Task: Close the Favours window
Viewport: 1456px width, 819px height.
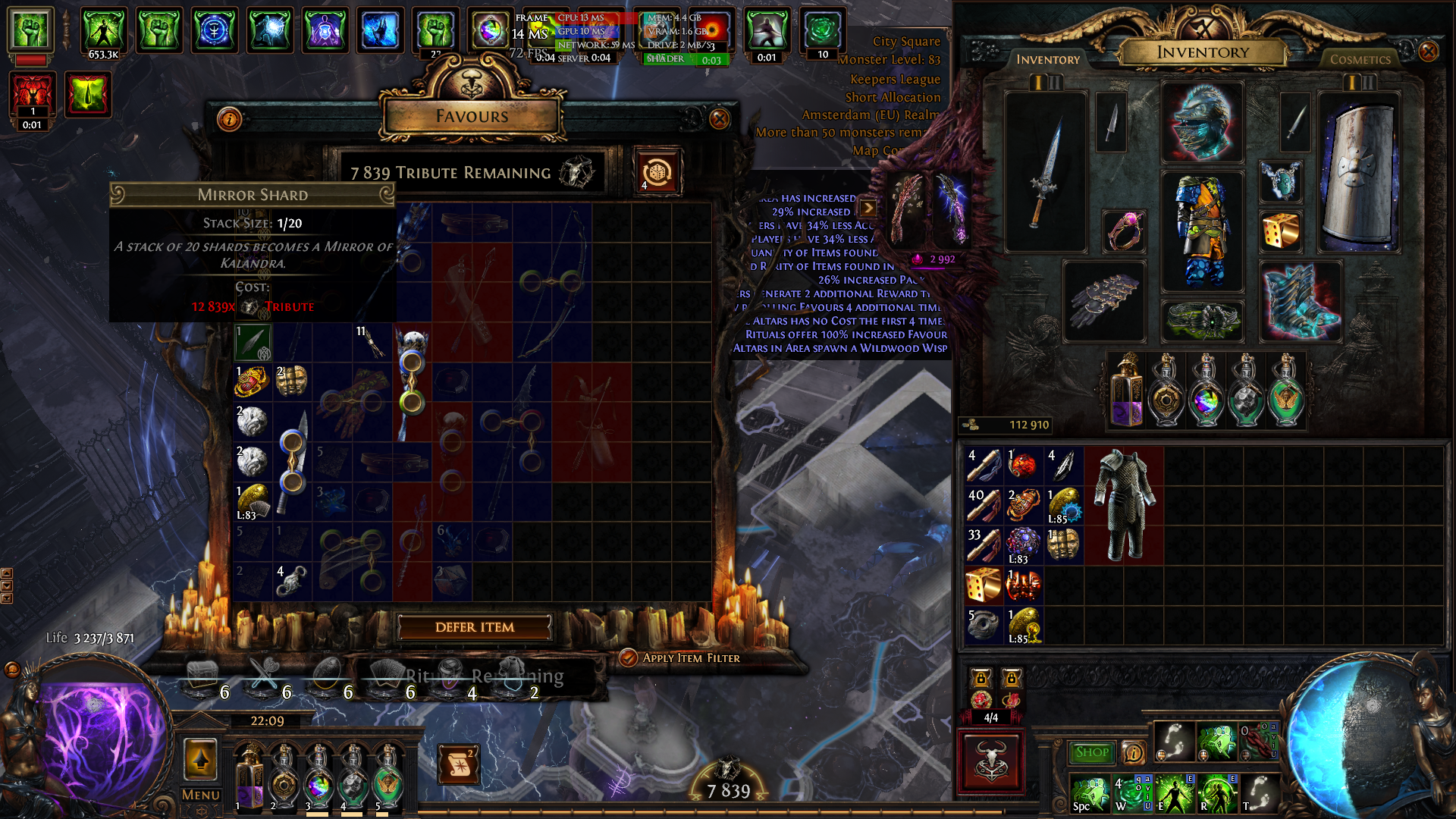Action: tap(719, 118)
